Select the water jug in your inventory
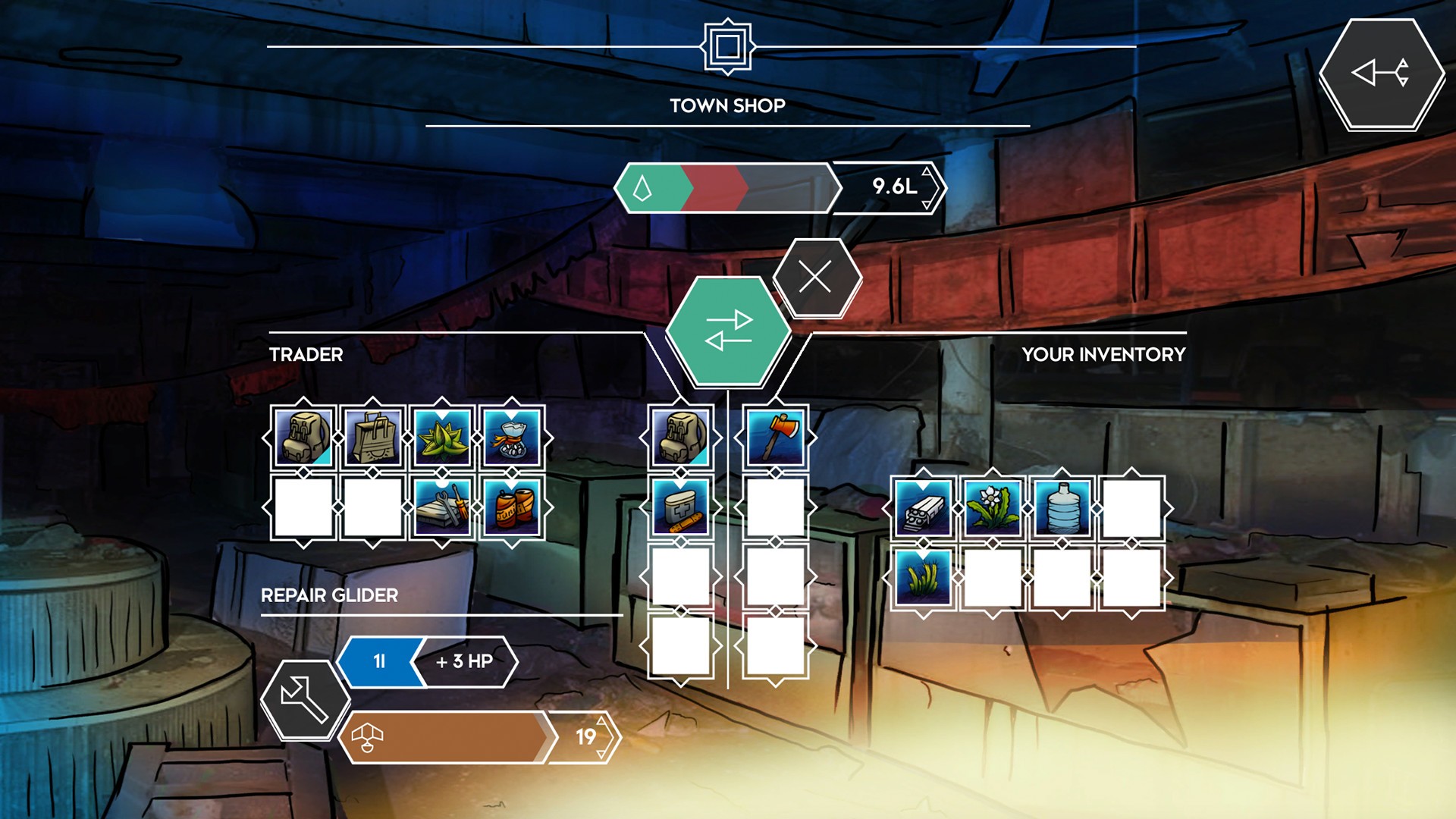 (x=1062, y=507)
